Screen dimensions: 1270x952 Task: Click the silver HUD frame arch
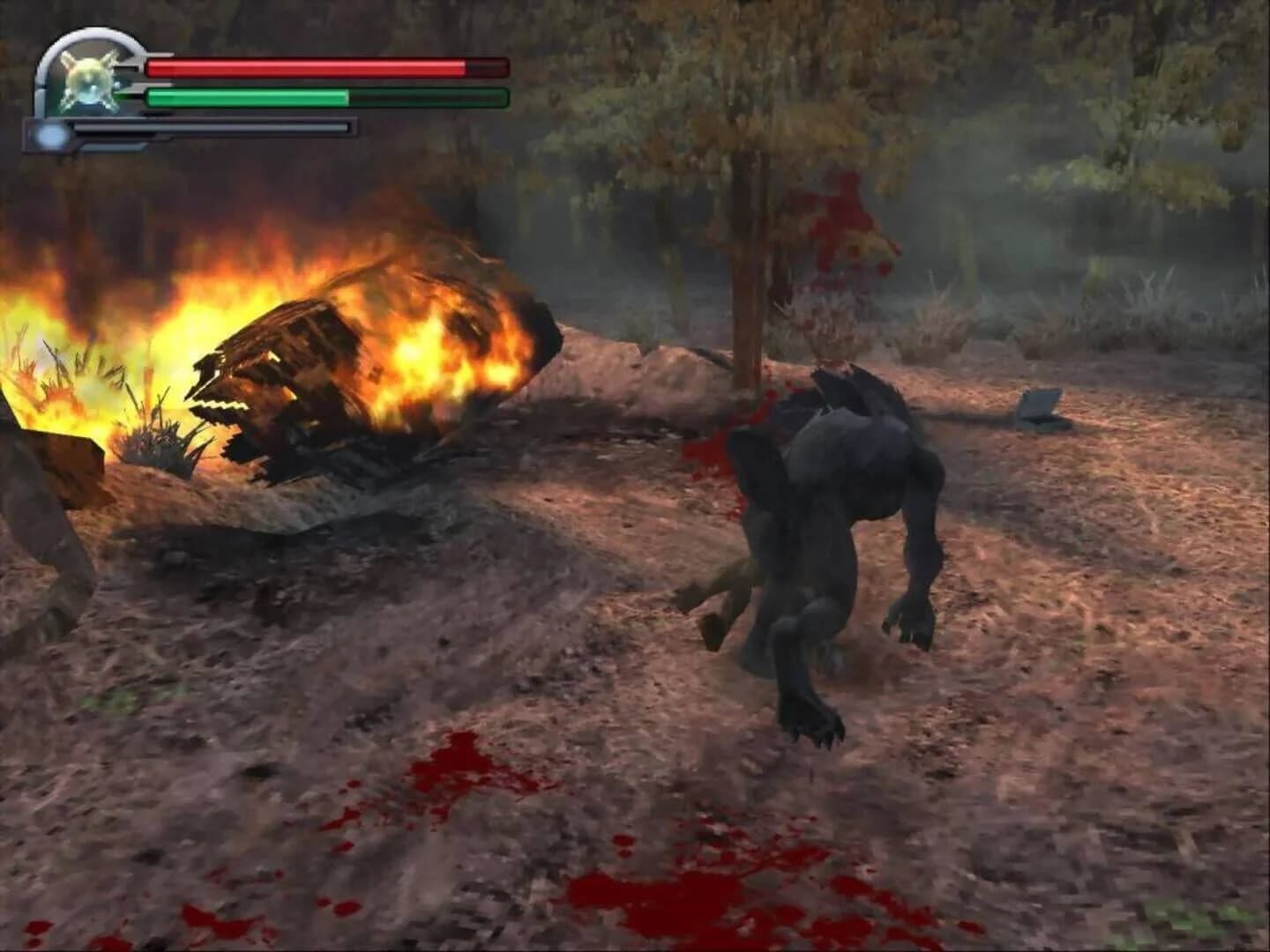tap(93, 37)
